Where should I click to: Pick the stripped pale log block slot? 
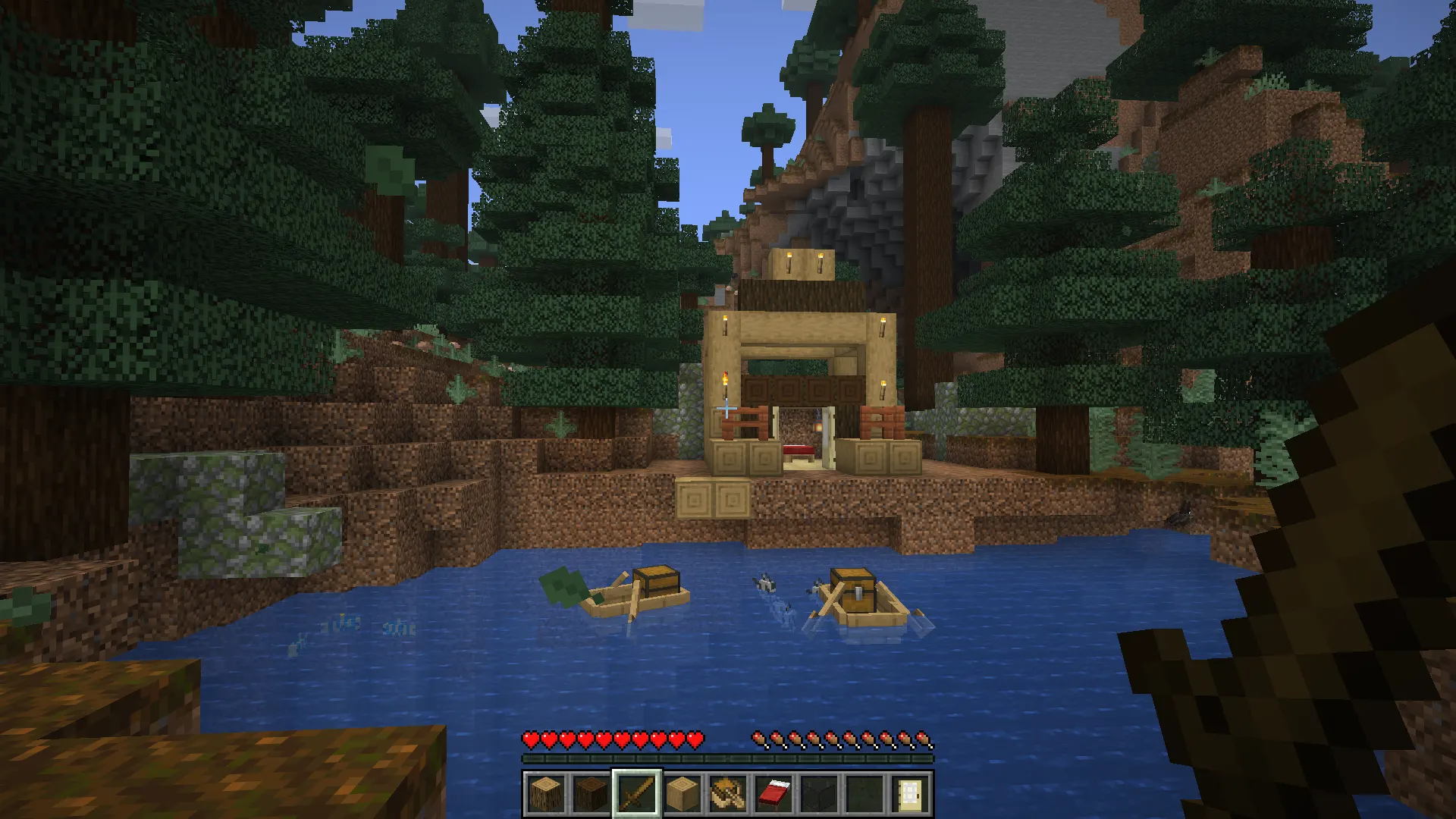click(682, 794)
